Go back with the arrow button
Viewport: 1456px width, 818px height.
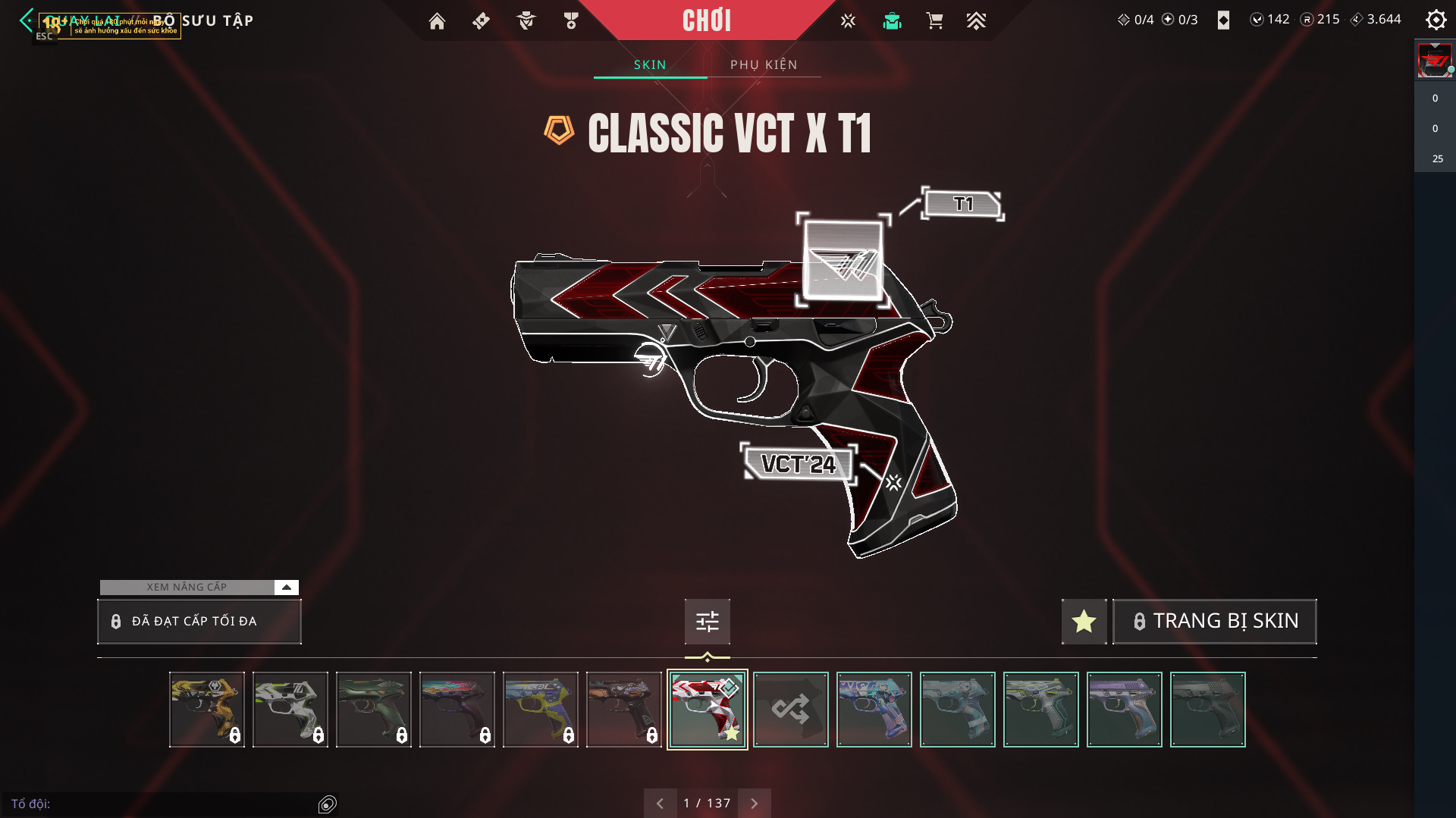(x=27, y=20)
